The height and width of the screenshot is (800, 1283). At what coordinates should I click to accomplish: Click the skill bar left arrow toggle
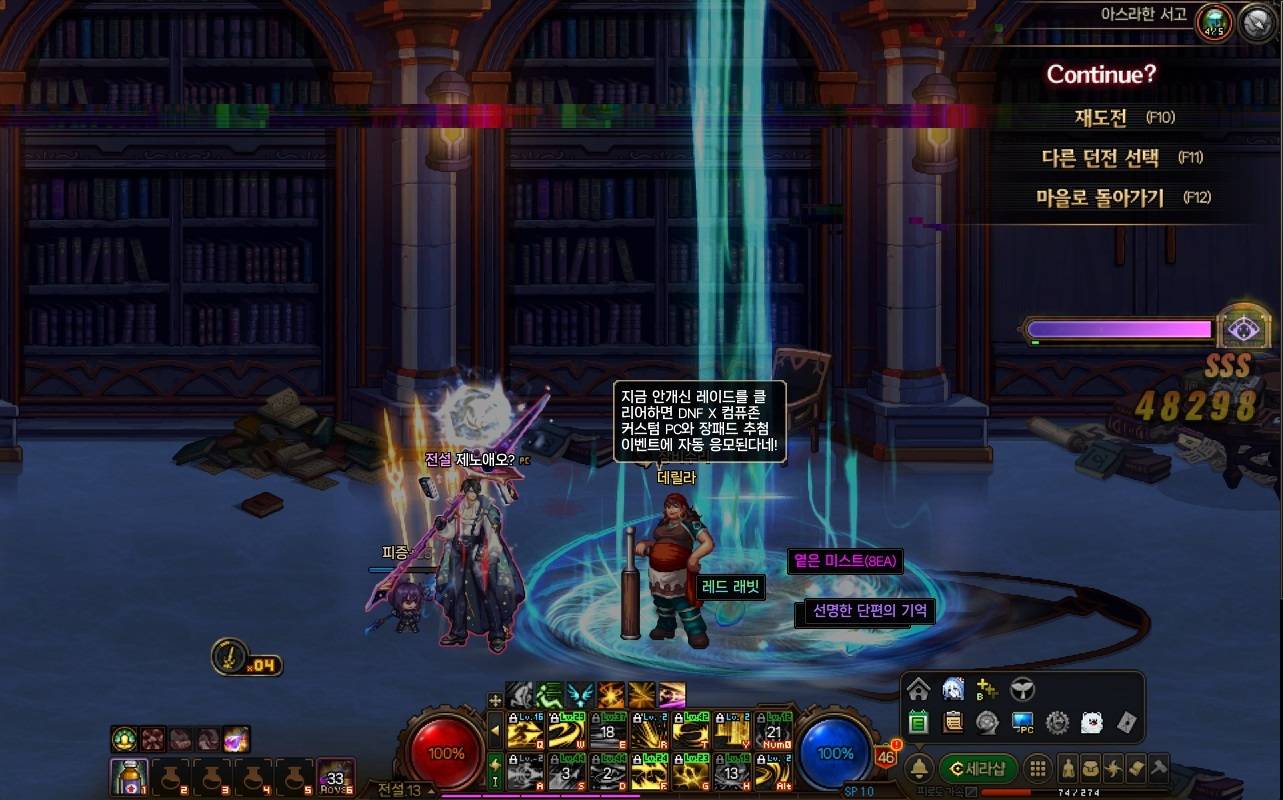point(495,731)
